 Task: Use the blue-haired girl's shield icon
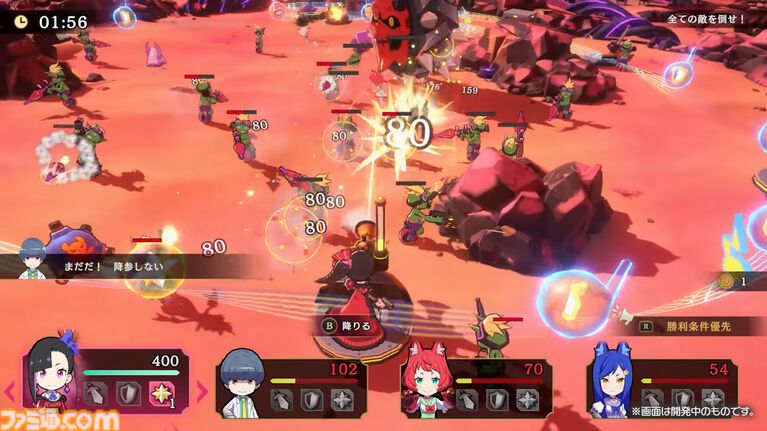(x=684, y=399)
